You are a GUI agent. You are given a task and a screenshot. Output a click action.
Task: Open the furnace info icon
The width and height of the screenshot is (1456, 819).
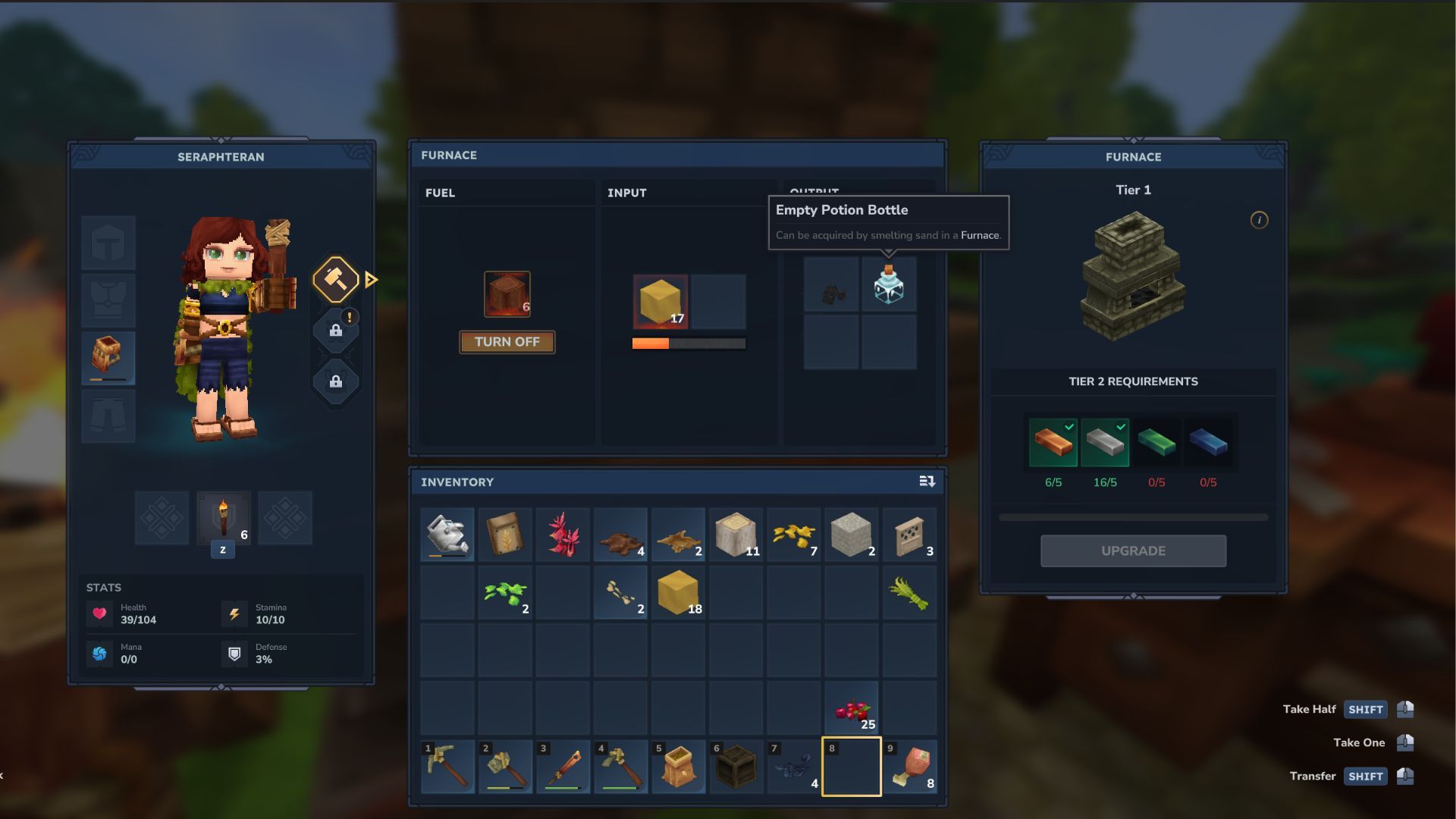pyautogui.click(x=1259, y=220)
